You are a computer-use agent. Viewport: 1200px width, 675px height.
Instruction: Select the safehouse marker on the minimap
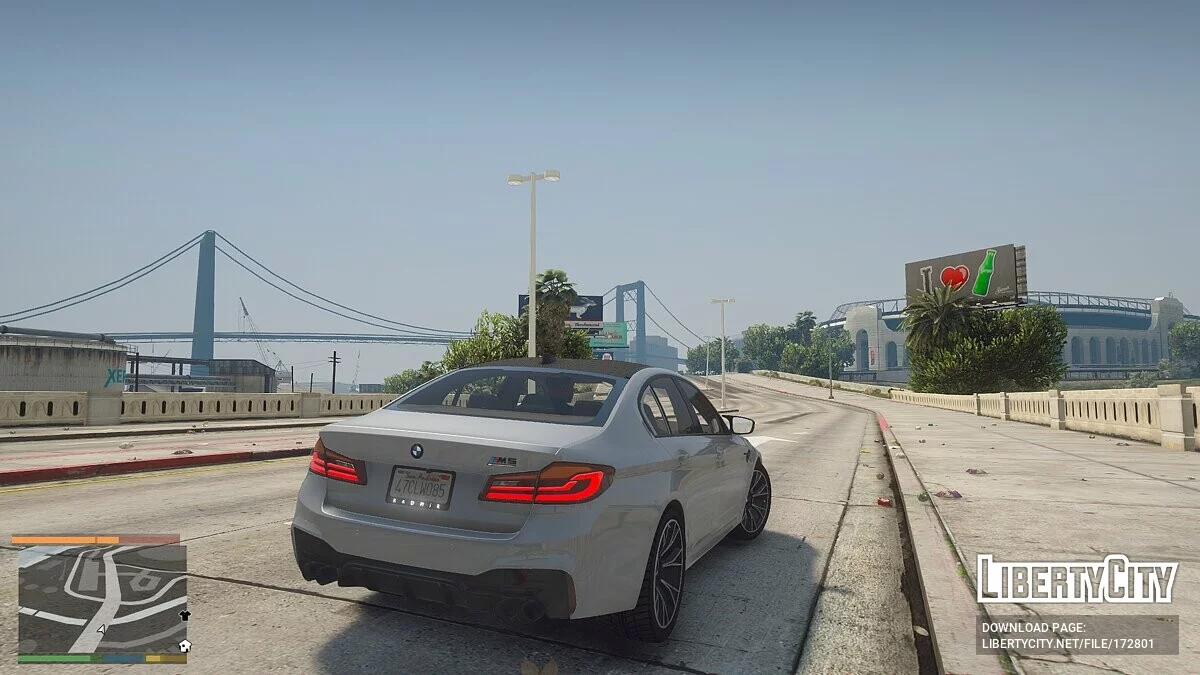(x=184, y=646)
